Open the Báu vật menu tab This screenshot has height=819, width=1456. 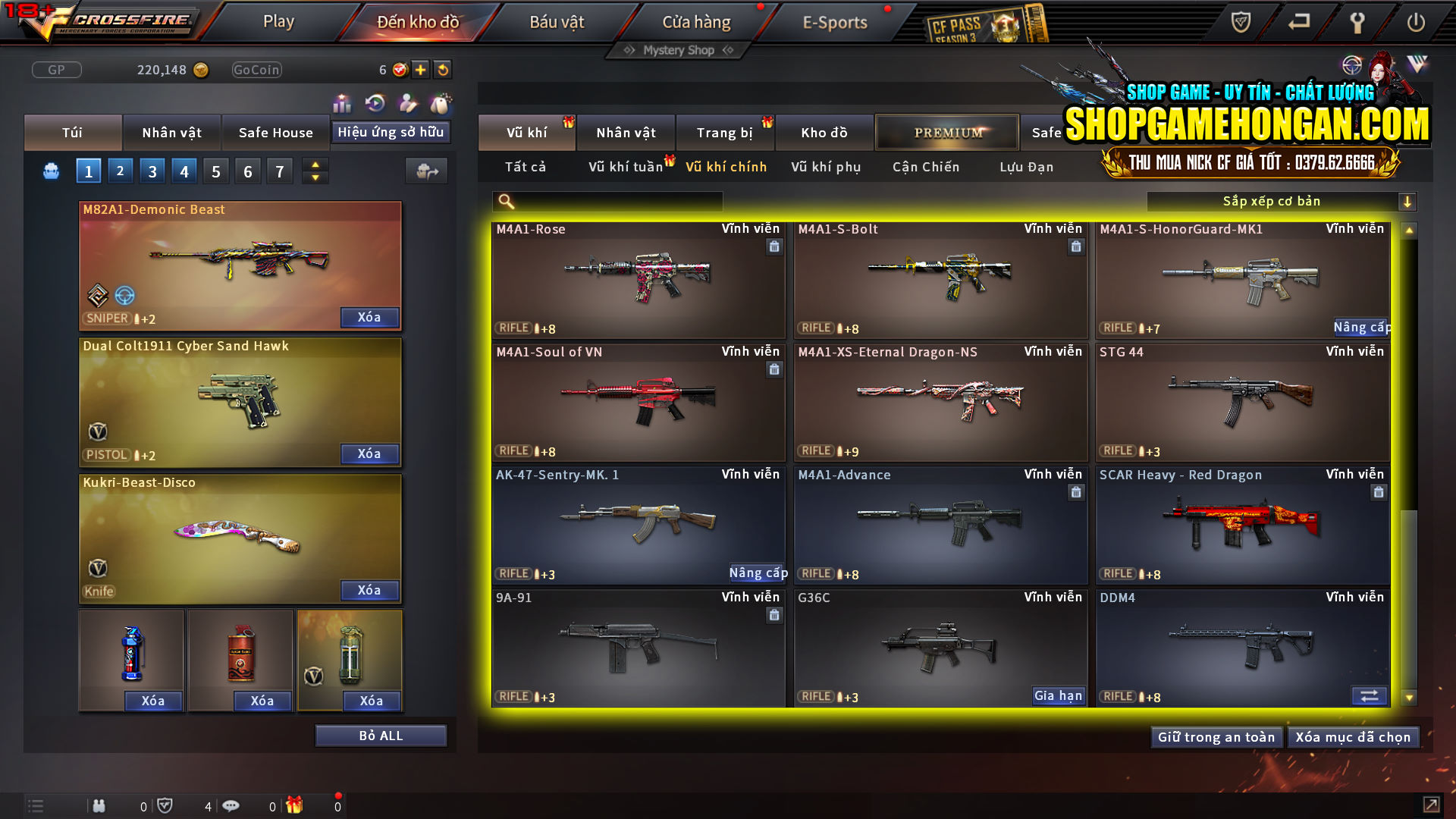[x=559, y=21]
